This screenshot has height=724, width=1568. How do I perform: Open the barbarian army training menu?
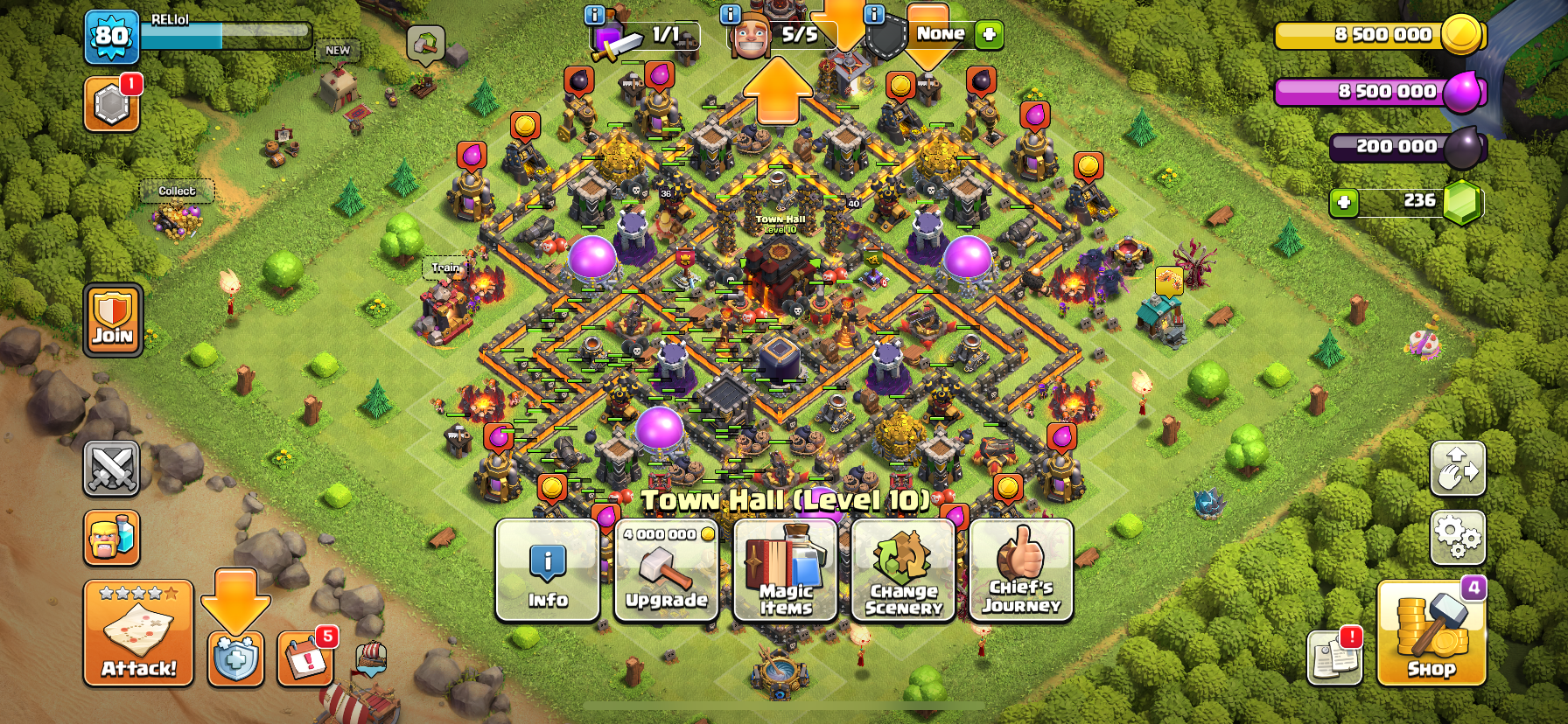coord(112,537)
